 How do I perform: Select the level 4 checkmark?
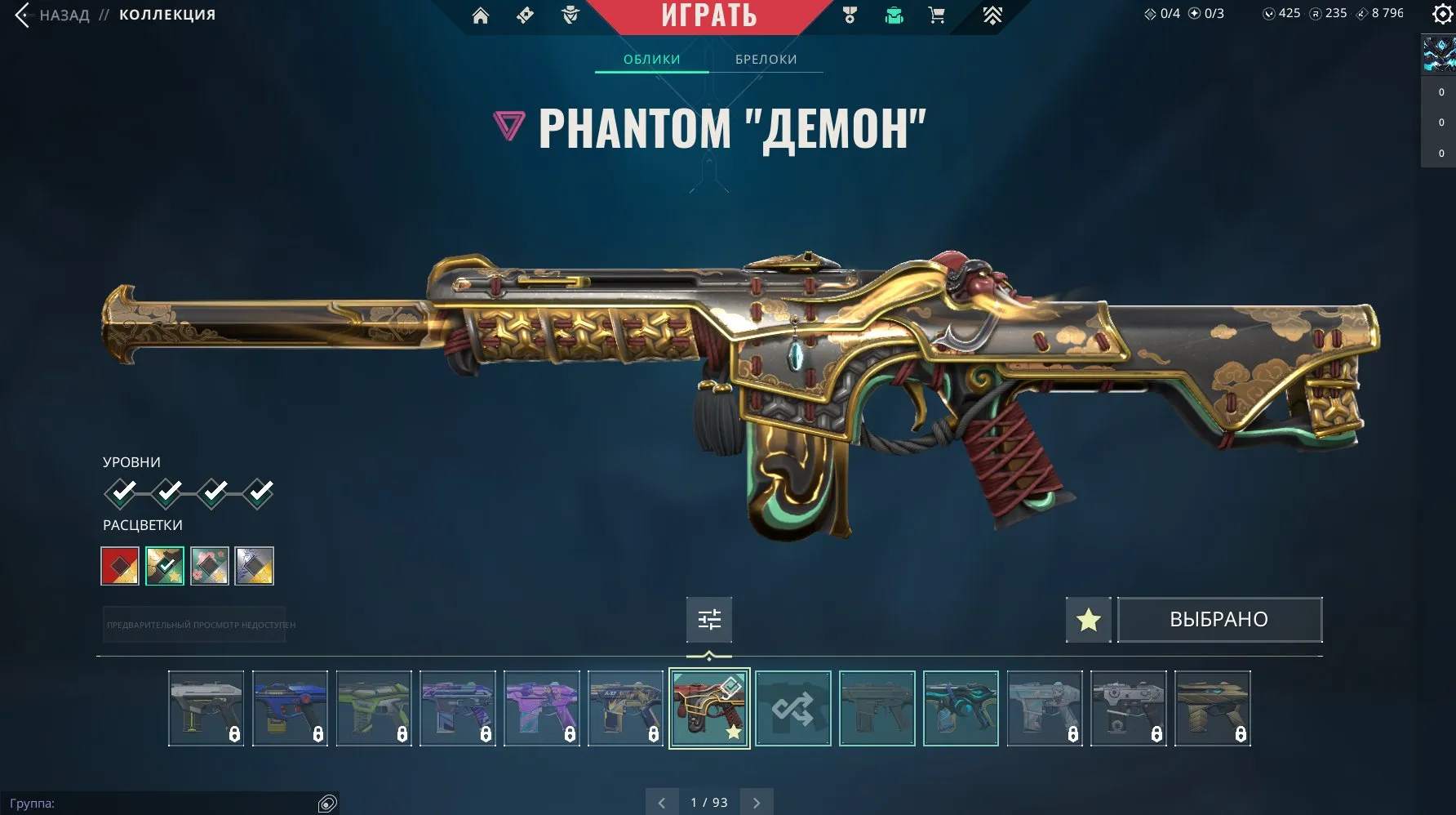coord(259,492)
